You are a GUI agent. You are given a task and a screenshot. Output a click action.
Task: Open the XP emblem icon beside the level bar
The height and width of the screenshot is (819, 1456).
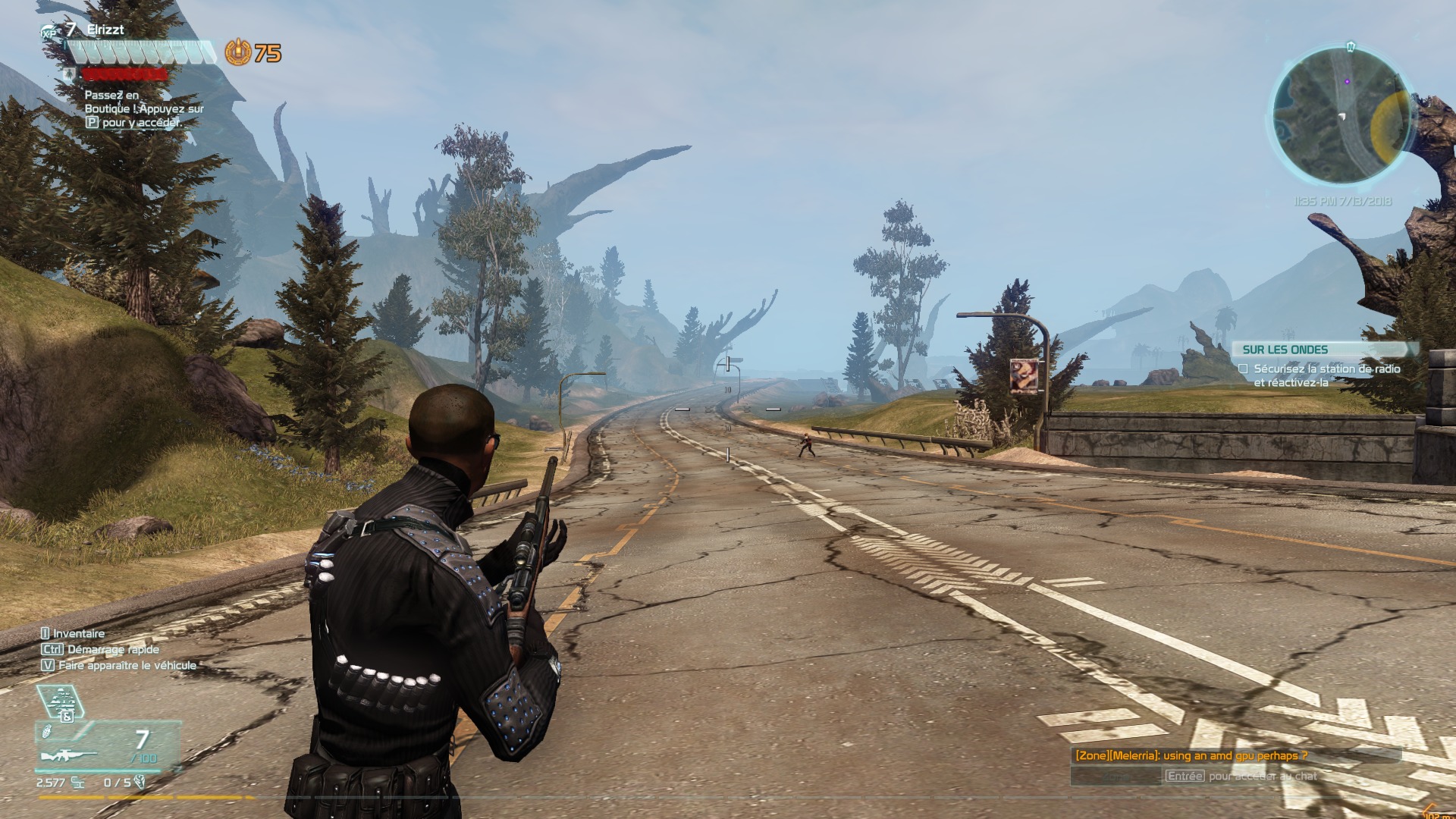tap(47, 32)
